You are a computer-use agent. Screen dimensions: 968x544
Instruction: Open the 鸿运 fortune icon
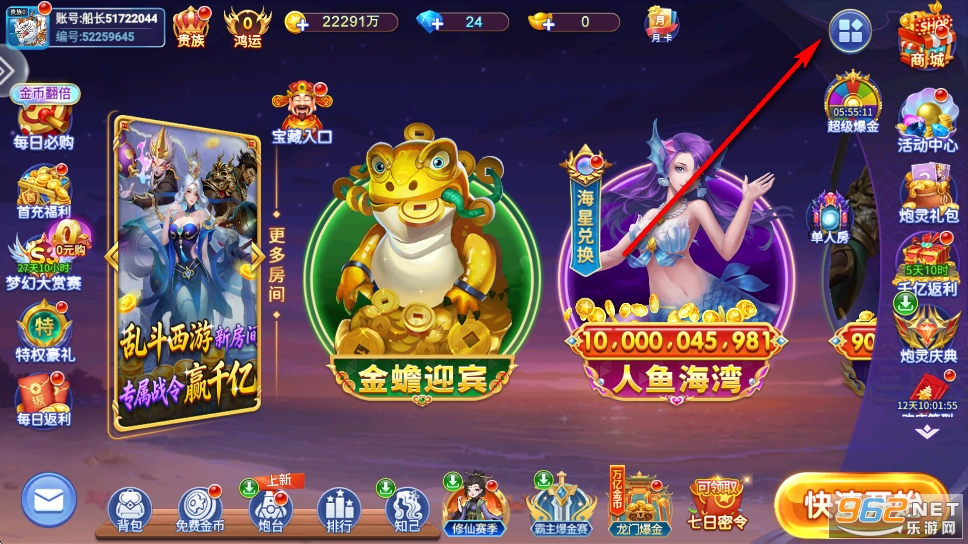coord(247,27)
